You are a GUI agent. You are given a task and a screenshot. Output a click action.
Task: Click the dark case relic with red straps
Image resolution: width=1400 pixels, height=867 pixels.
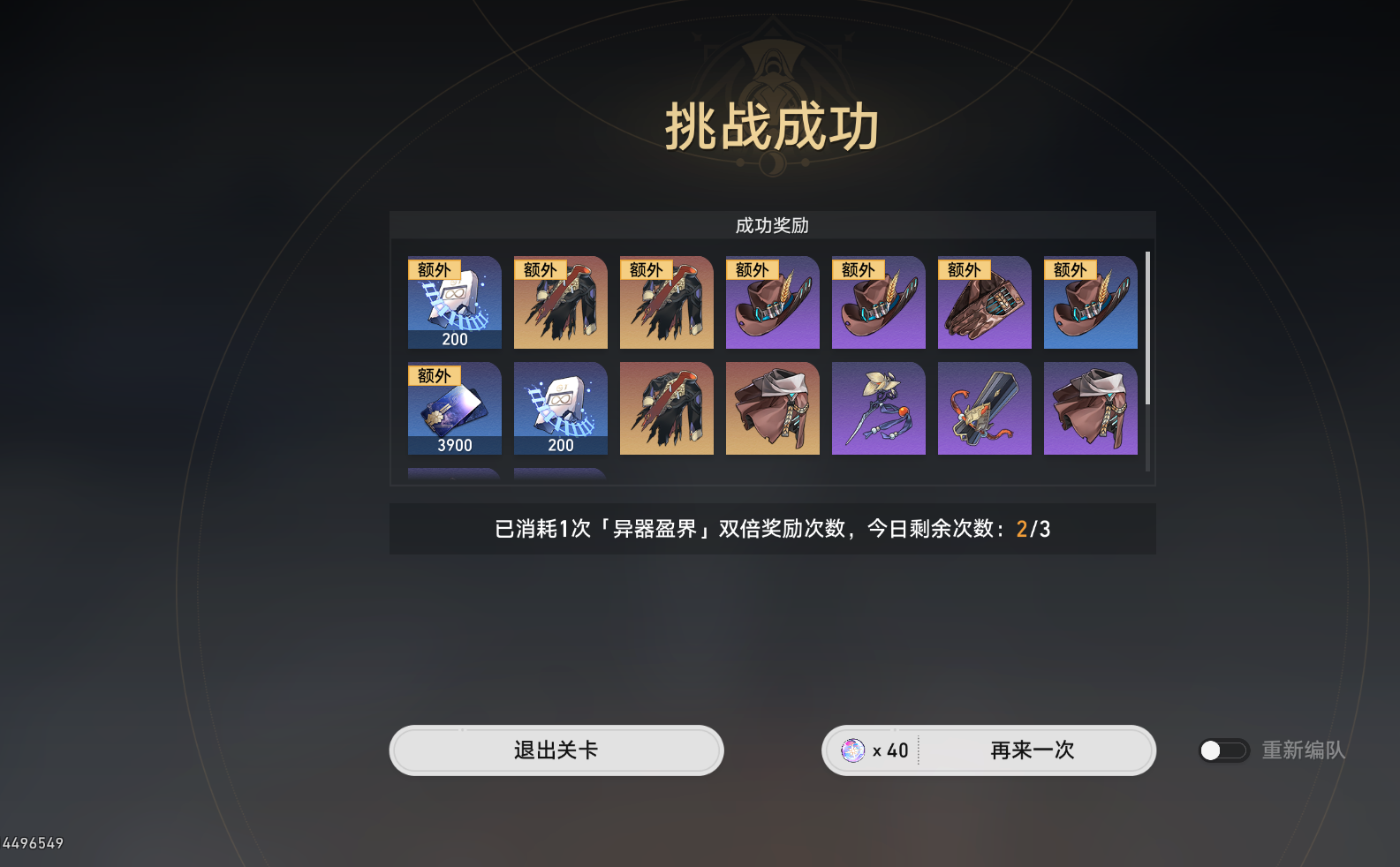click(x=984, y=408)
